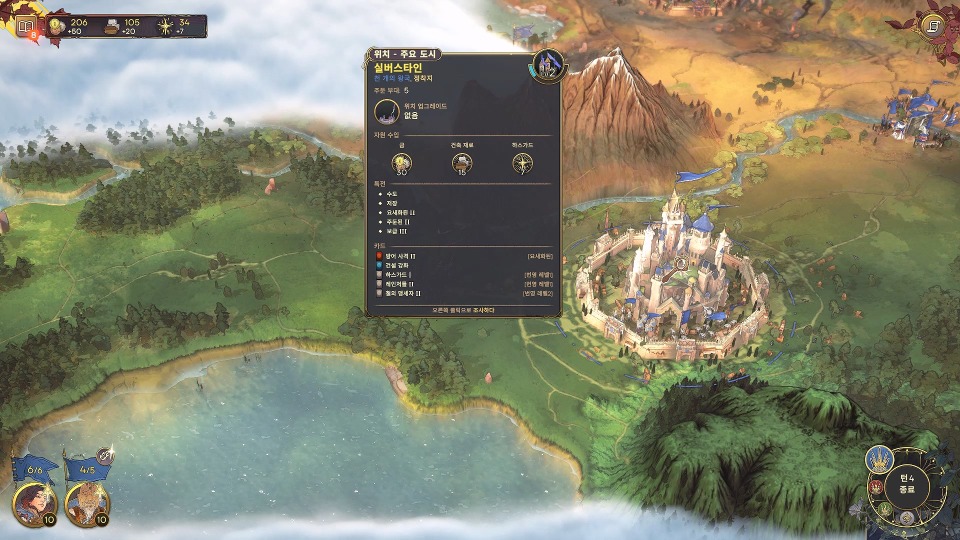Select the location upgrade icon in city panel
The width and height of the screenshot is (960, 540).
(x=388, y=112)
